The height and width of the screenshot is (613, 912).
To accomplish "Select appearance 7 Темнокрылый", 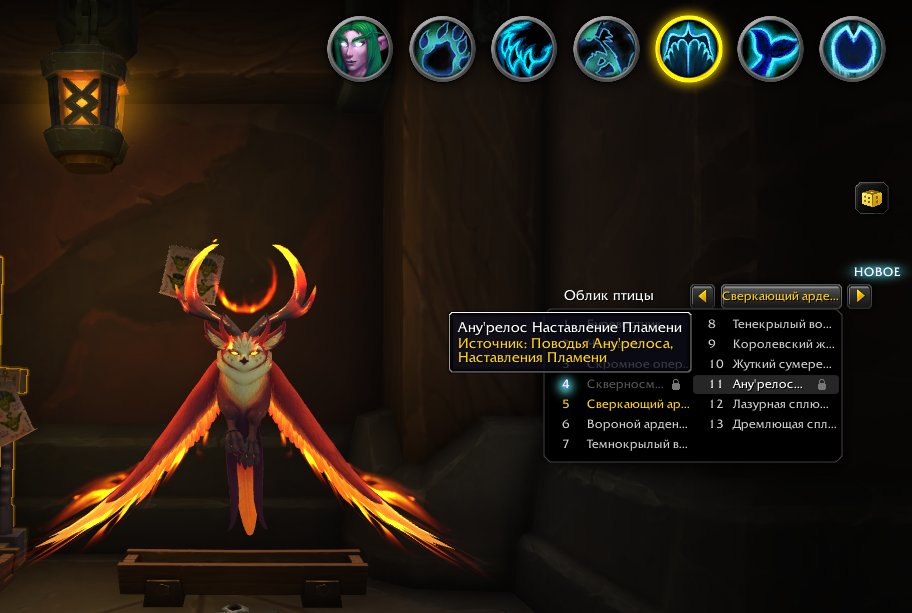I will click(x=621, y=444).
